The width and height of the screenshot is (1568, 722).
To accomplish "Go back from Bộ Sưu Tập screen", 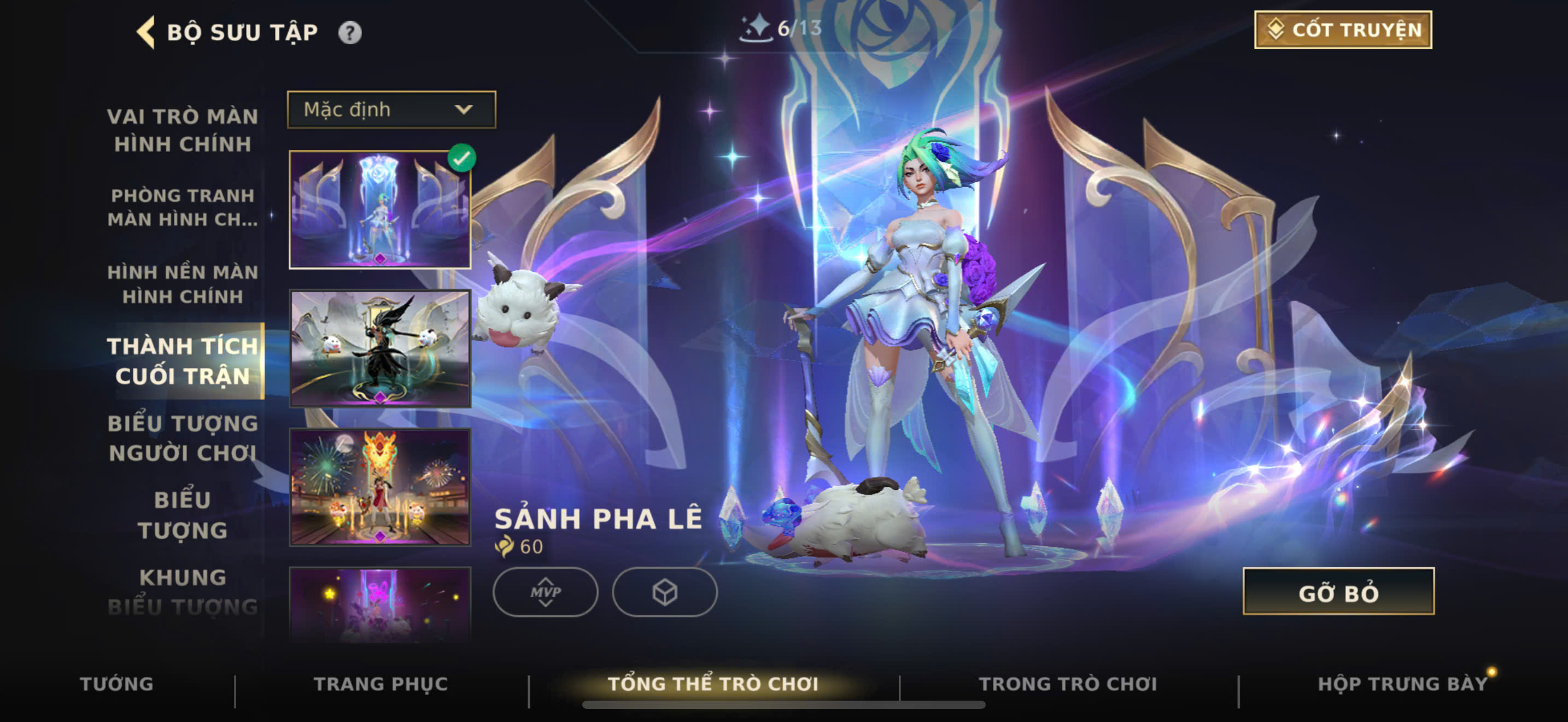I will click(x=146, y=32).
